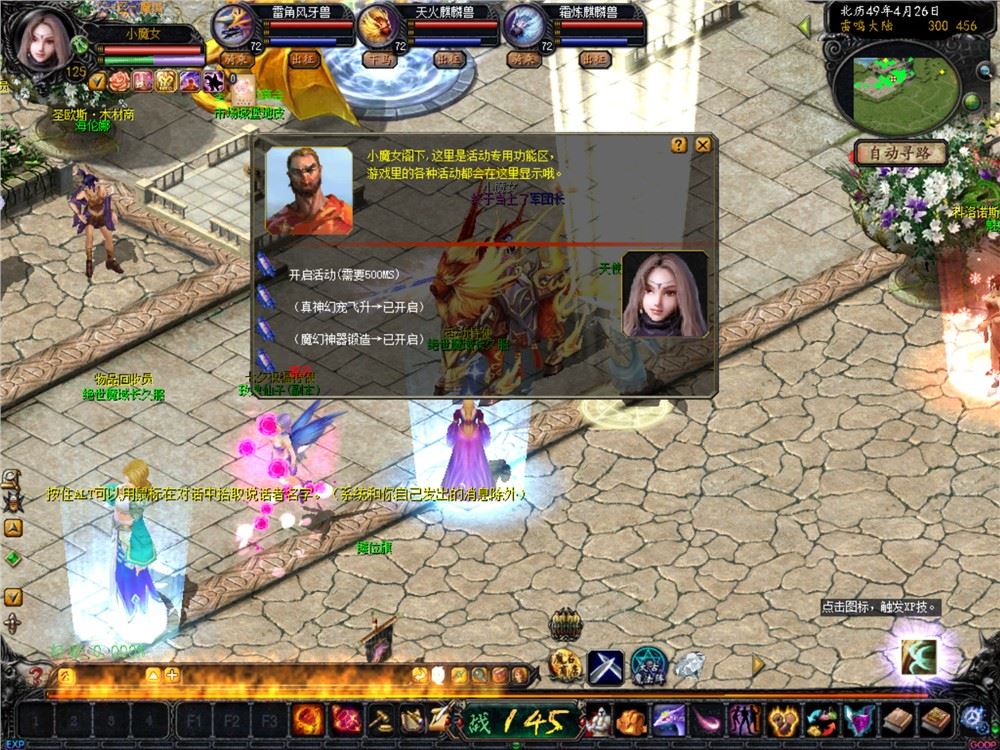Select the 天火麒麟兽 pet portrait
This screenshot has width=1000, height=750.
[x=377, y=24]
